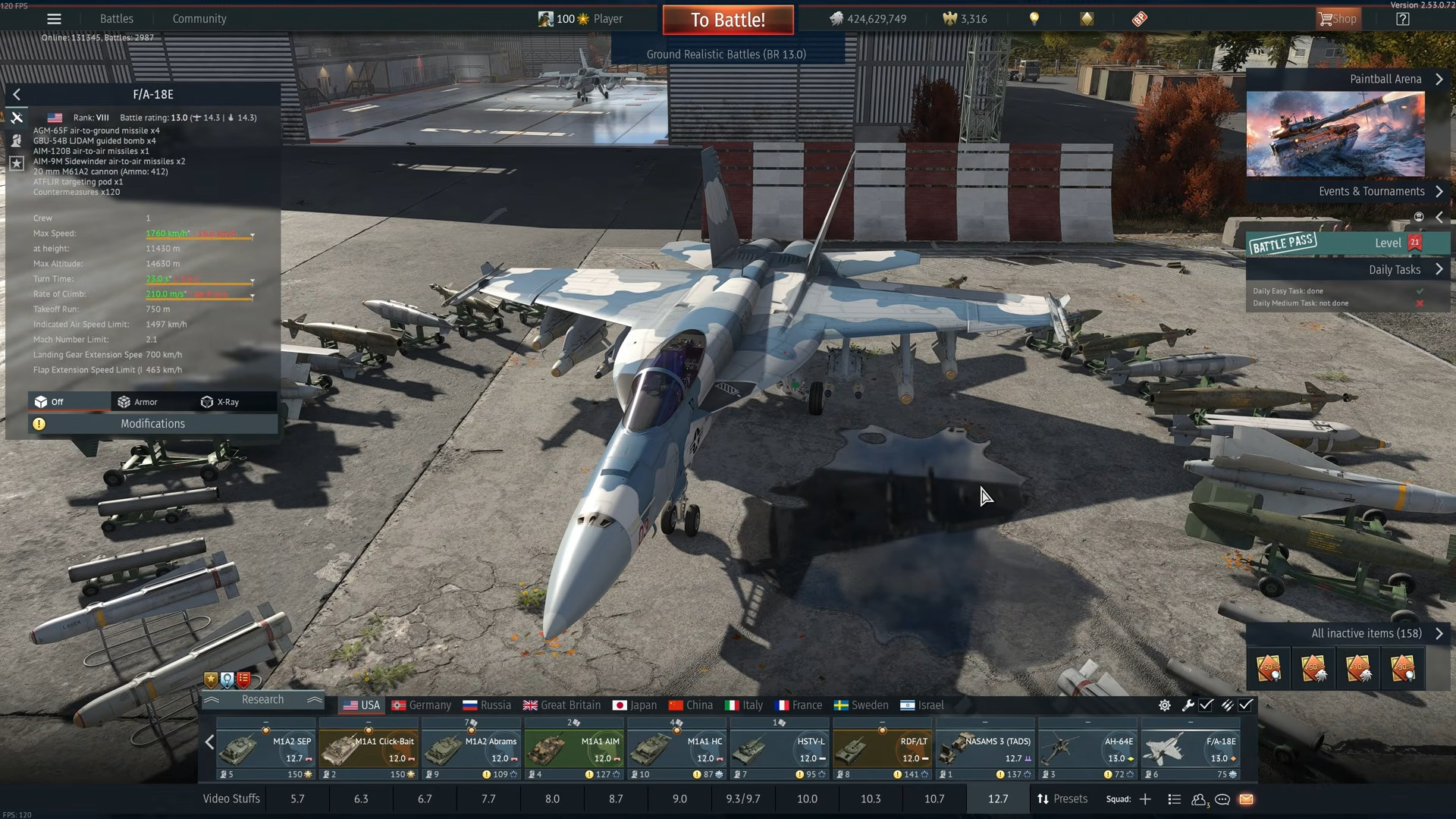Open game settings via the gear icon
Screen dimensions: 1456x819
click(x=1165, y=705)
